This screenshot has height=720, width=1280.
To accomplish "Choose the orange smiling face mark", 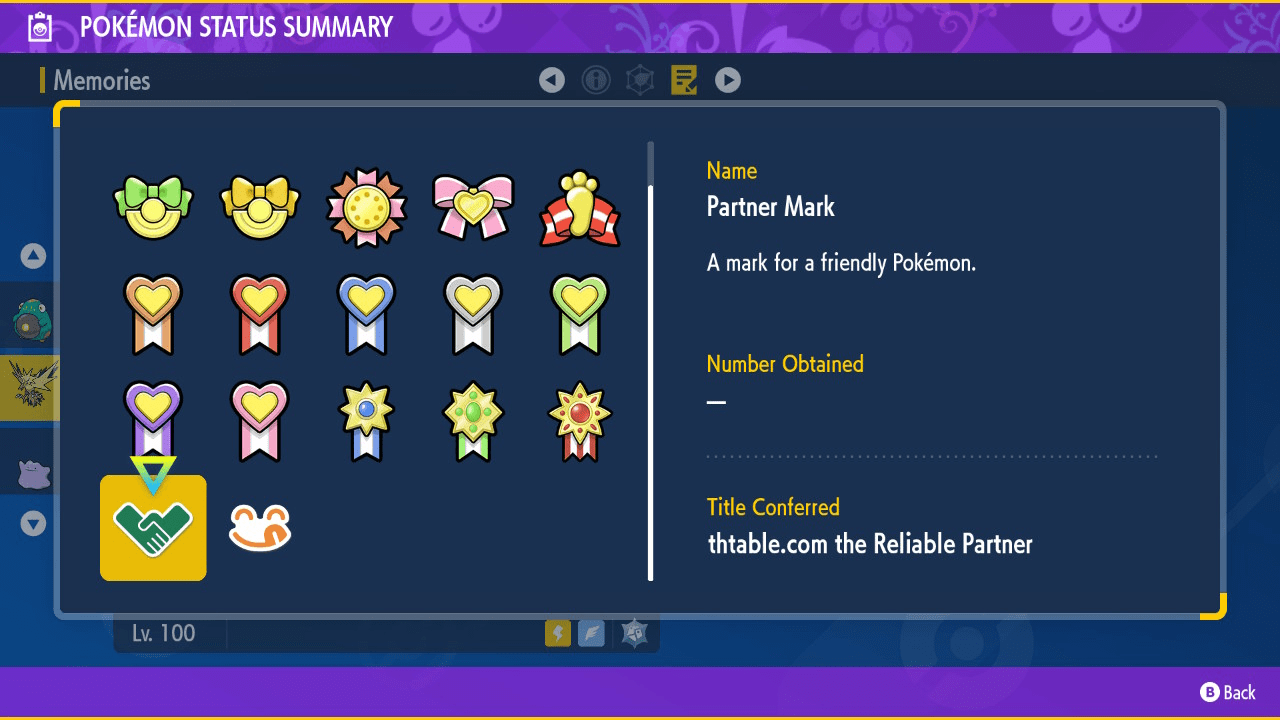I will [260, 528].
